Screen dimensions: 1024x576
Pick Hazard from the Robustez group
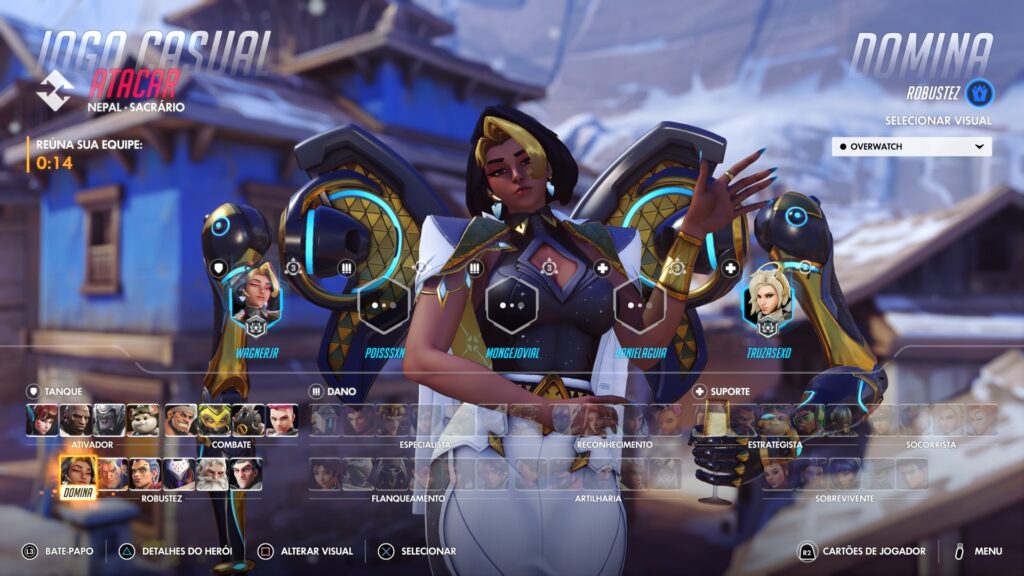pos(112,473)
